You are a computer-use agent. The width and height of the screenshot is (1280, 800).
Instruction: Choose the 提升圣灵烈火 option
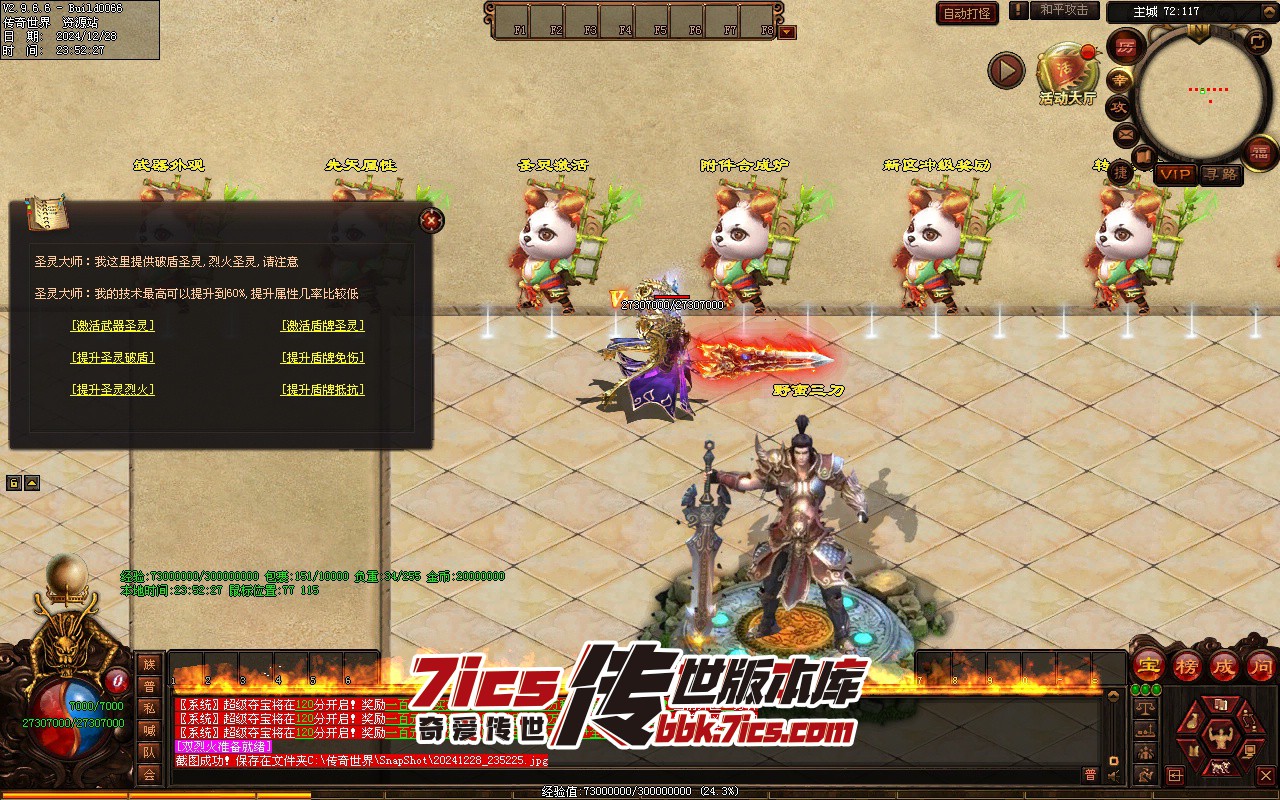tap(113, 390)
